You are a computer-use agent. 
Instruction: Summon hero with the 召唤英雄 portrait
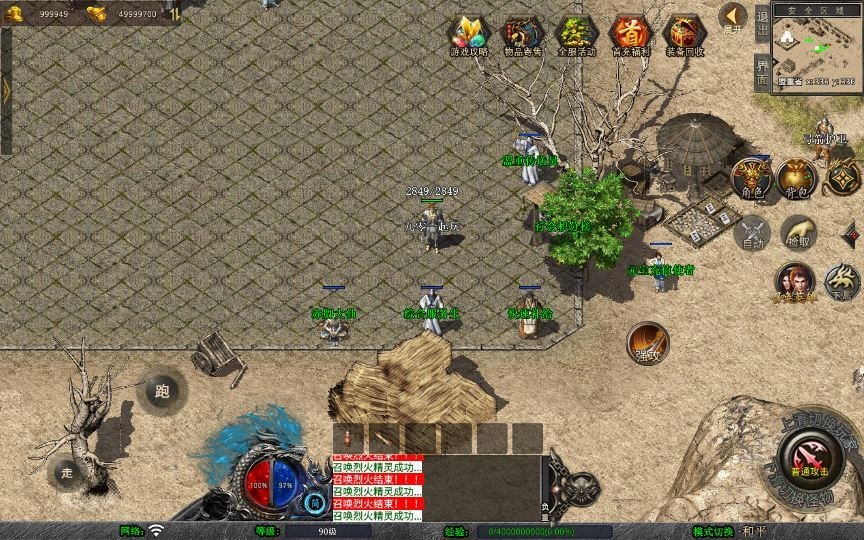(x=795, y=282)
